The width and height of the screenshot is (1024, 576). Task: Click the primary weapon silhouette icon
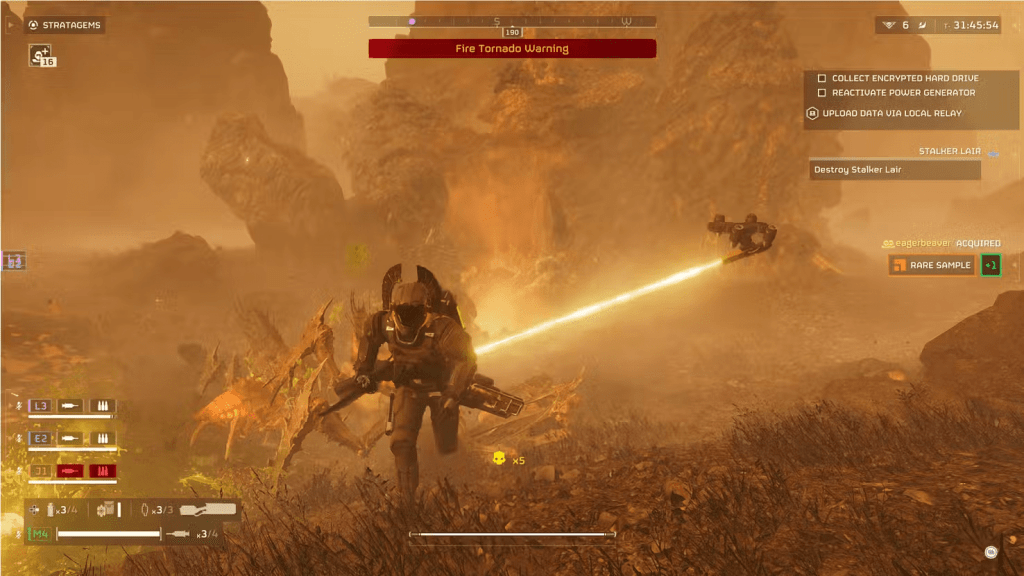[x=209, y=510]
